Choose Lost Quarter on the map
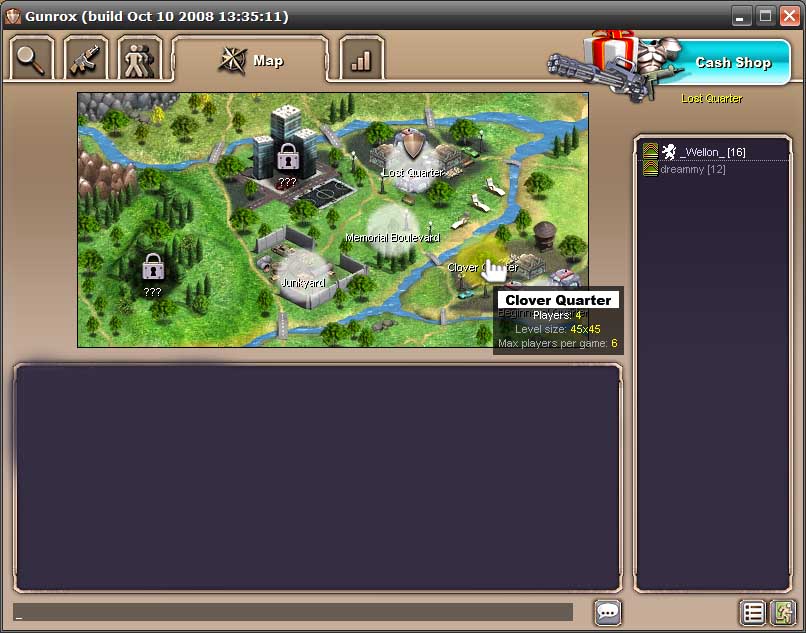 coord(412,155)
